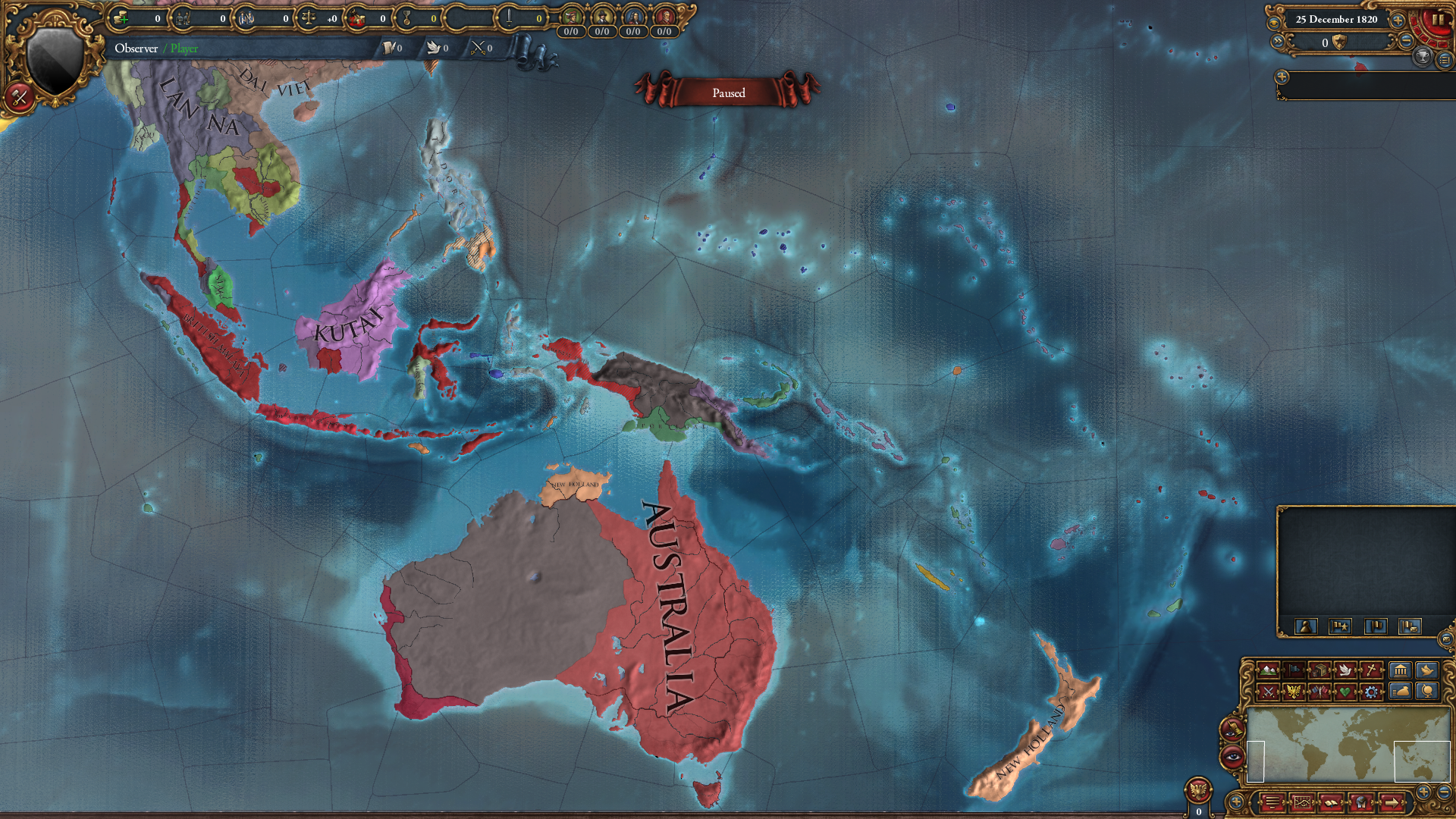Open the globe regions view

[x=1428, y=692]
